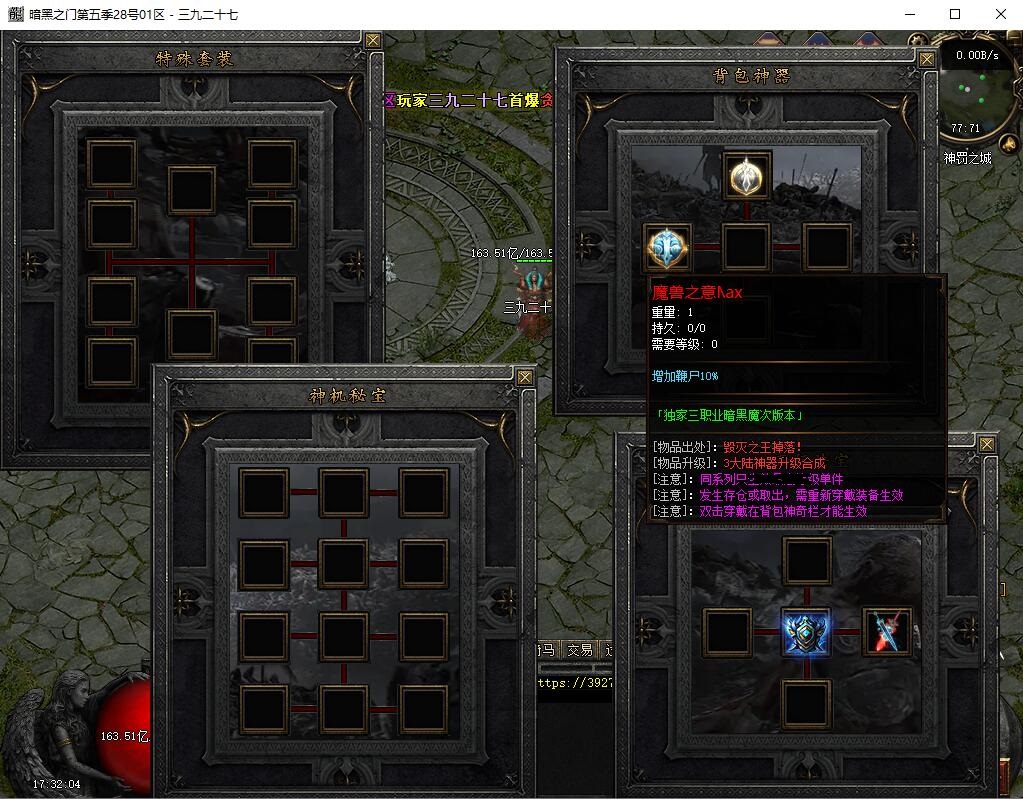
Task: Select the blue shield crest item slot
Action: click(806, 632)
